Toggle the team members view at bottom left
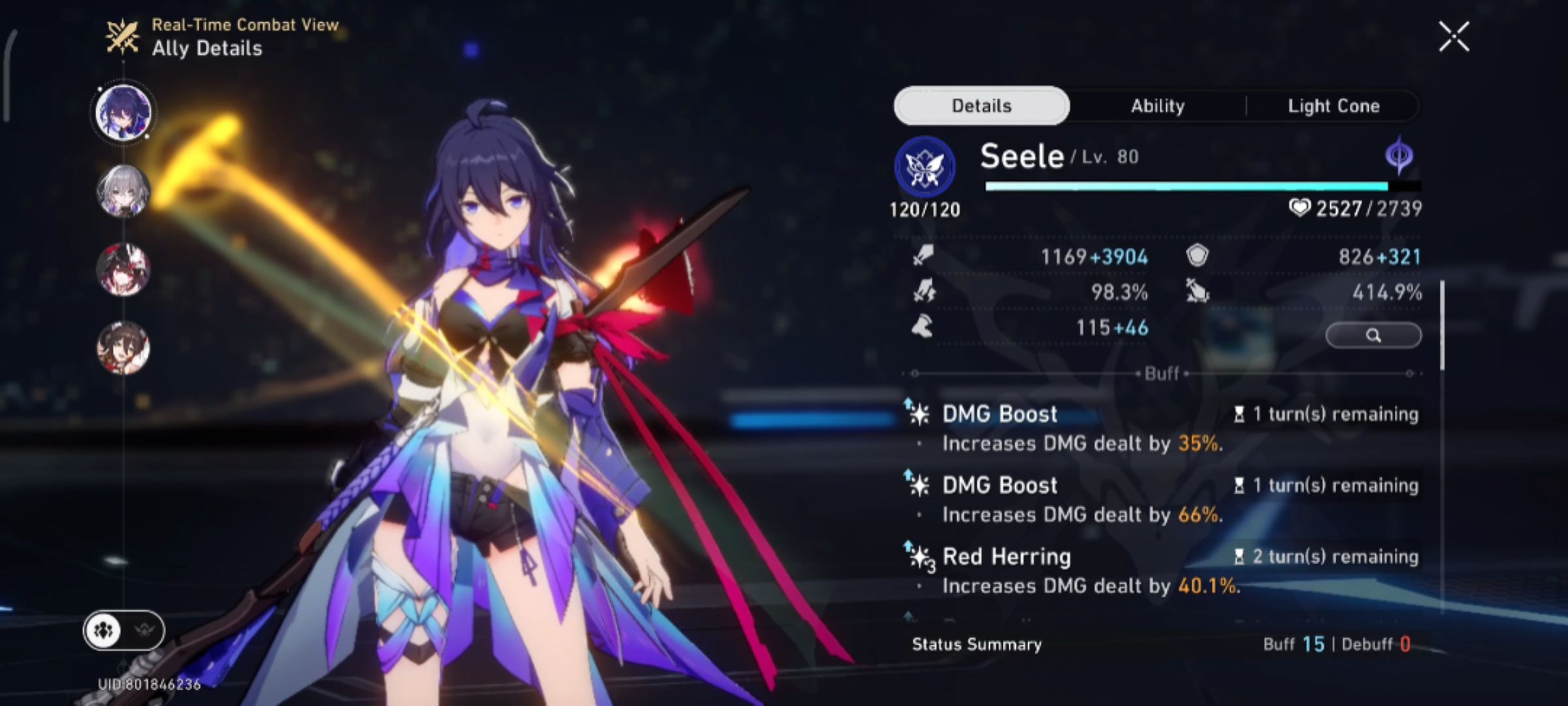The width and height of the screenshot is (1568, 706). [105, 631]
